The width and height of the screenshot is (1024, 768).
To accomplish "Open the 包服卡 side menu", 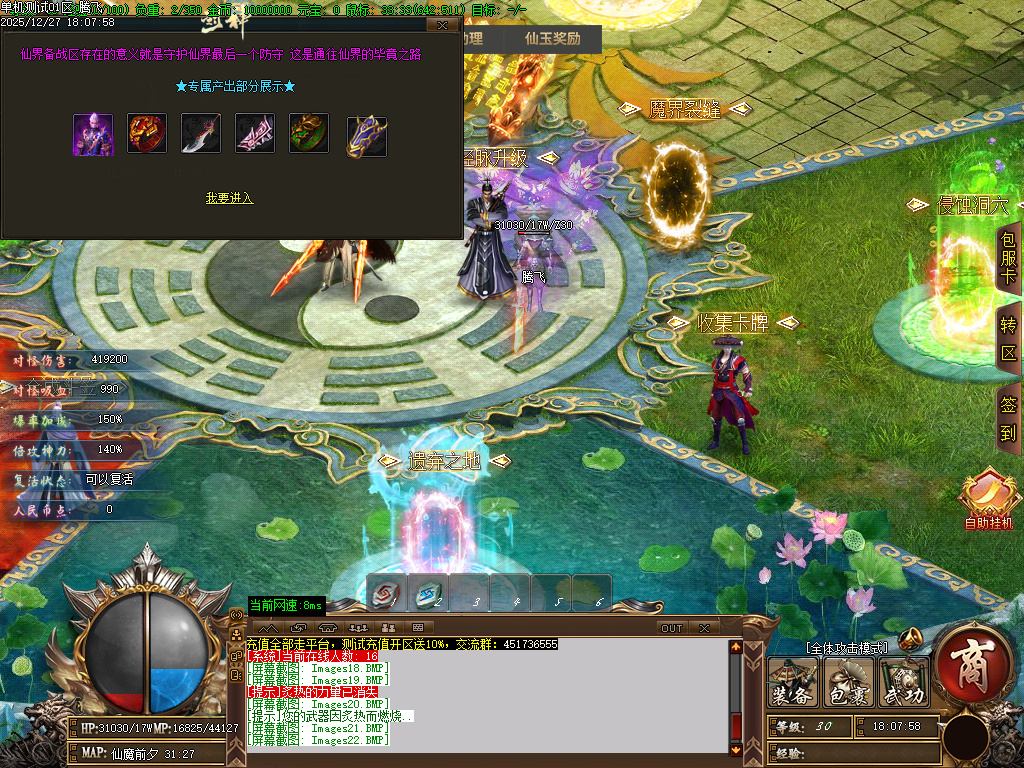I will [1008, 258].
